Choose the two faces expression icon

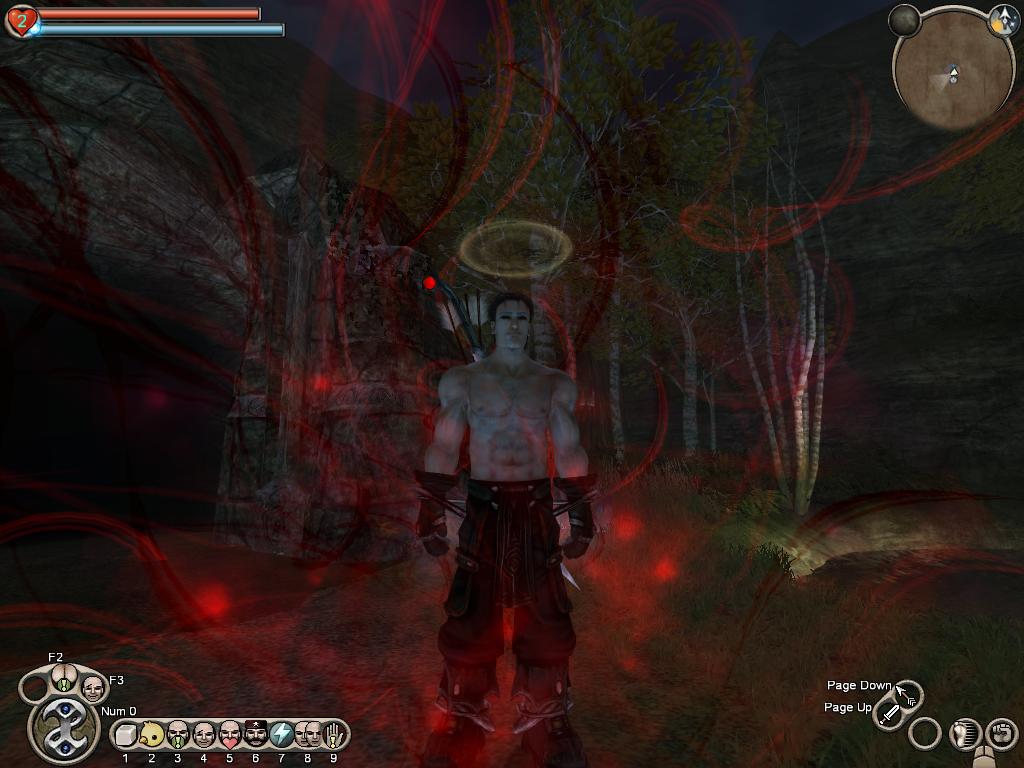(x=307, y=735)
